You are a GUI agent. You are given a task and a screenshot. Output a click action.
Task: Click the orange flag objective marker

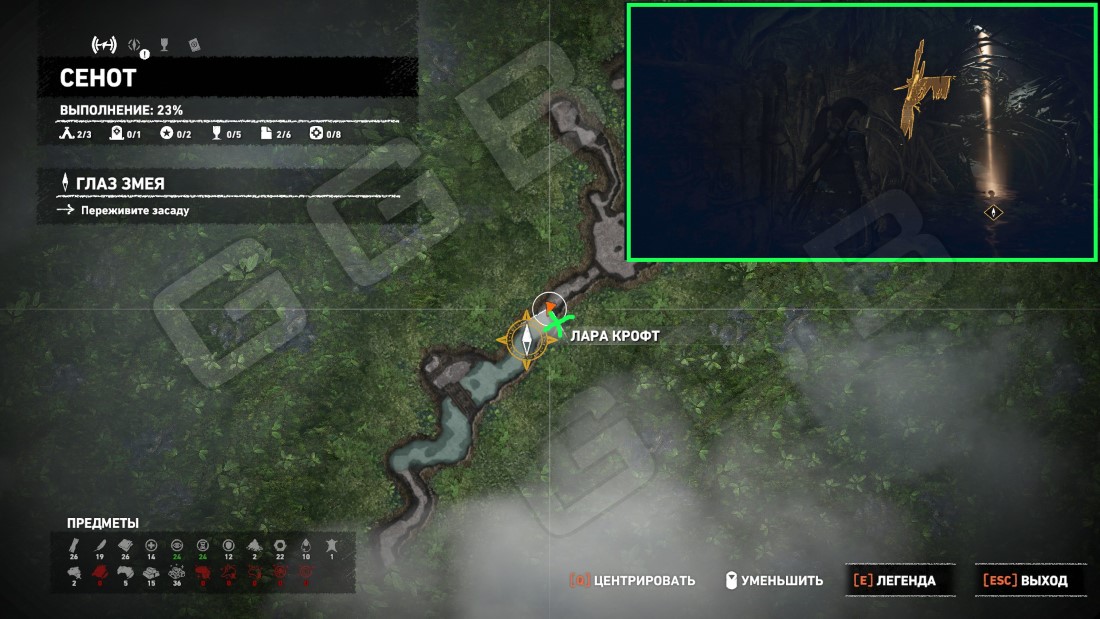pos(549,309)
